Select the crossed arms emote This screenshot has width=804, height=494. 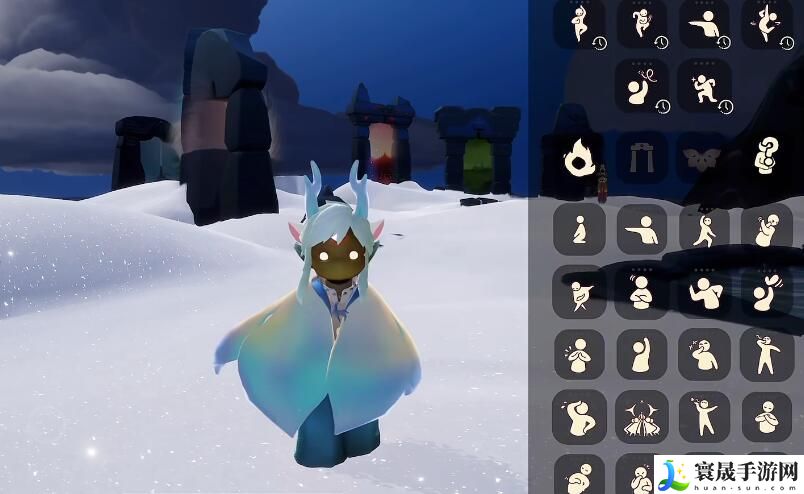[x=641, y=292]
